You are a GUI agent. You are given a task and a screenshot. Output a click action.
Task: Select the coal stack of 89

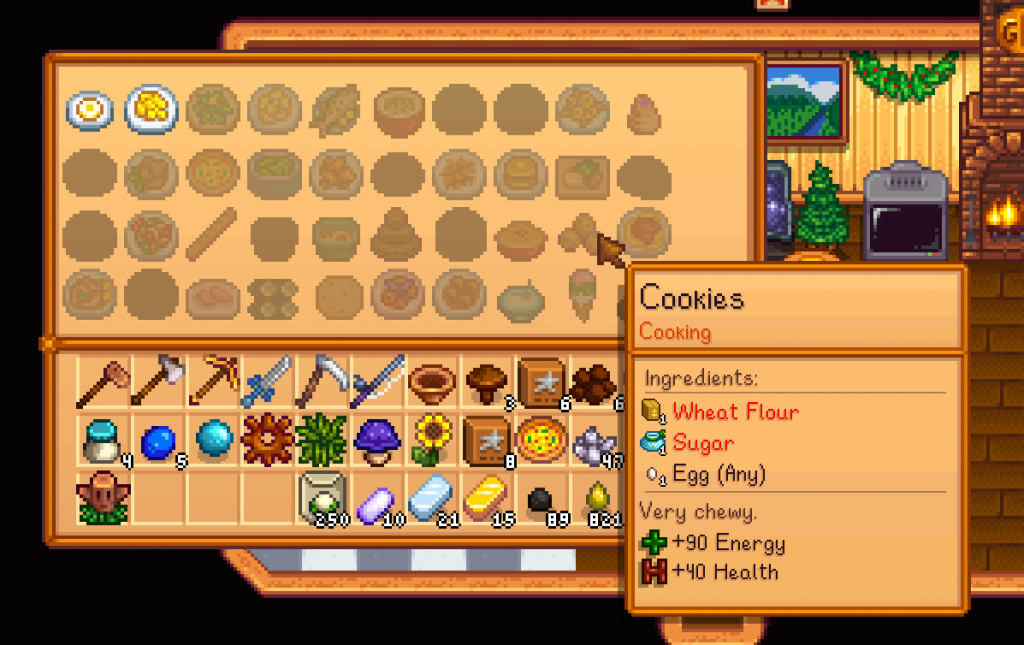[x=540, y=498]
